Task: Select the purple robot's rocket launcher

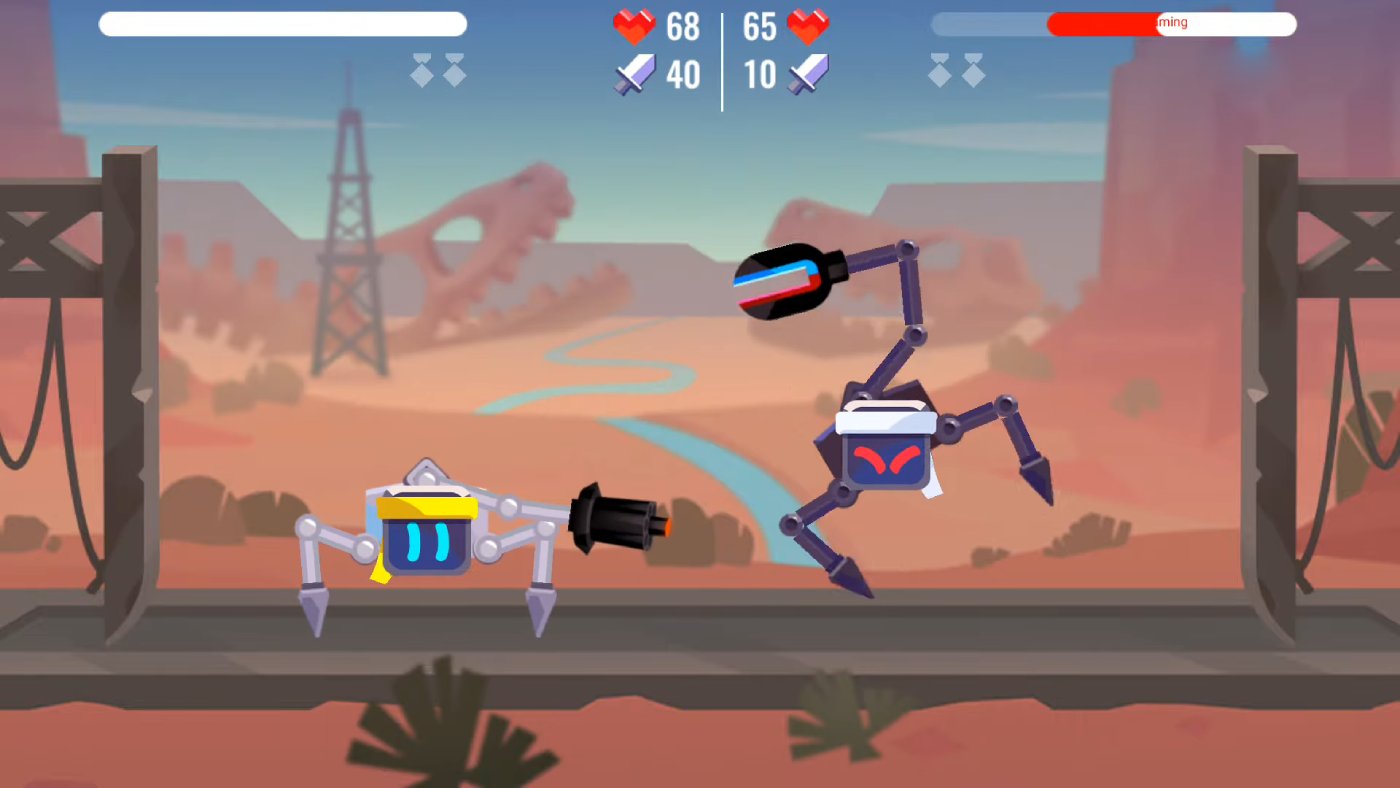Action: tap(785, 282)
